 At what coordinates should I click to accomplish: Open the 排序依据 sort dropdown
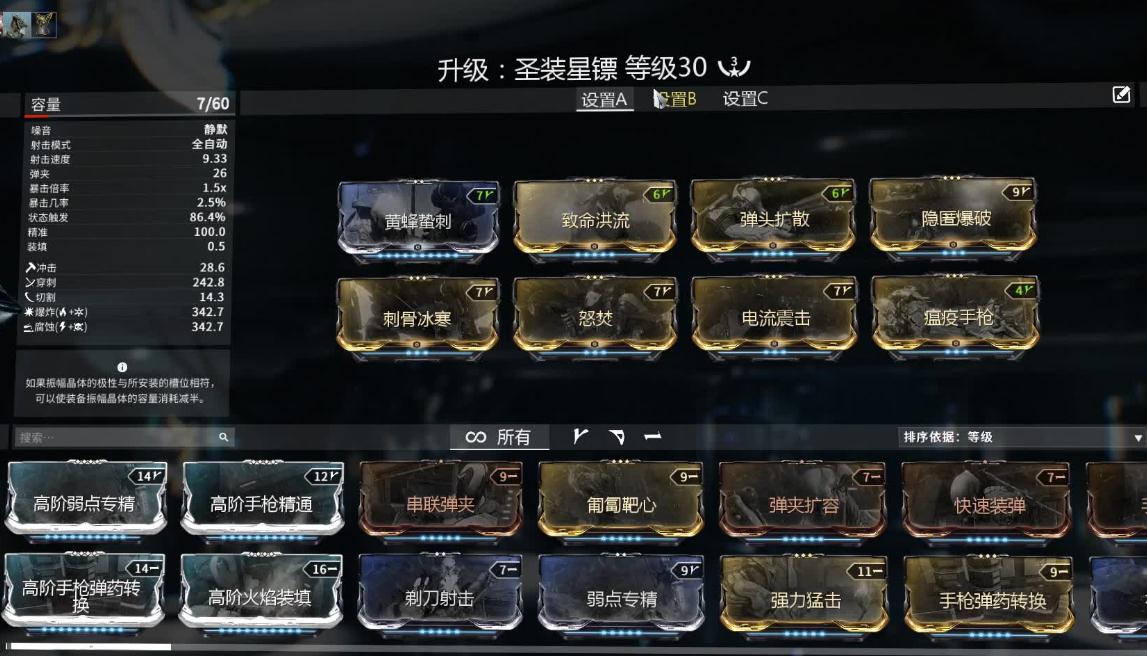tap(1022, 437)
